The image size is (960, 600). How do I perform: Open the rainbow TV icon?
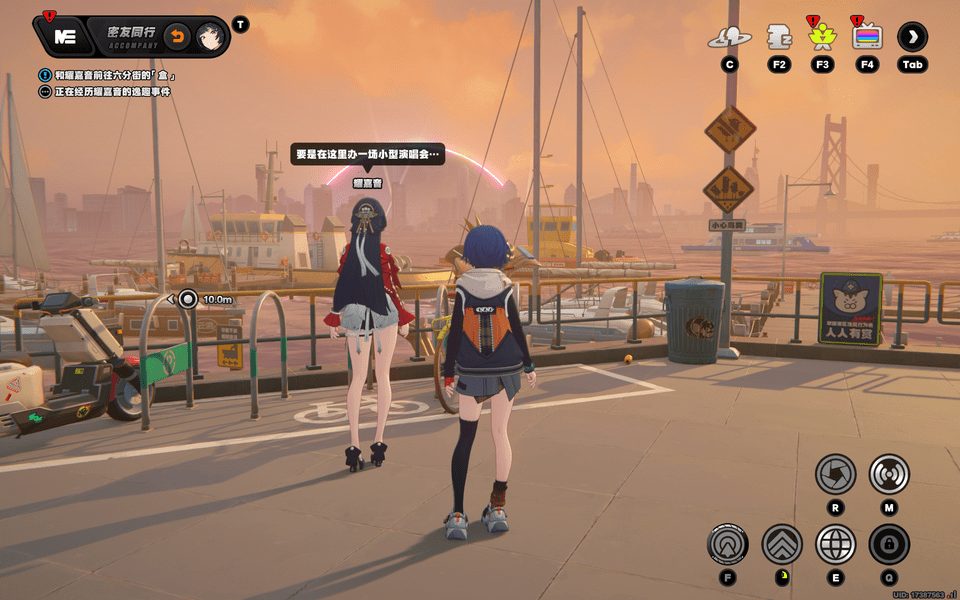tap(867, 38)
